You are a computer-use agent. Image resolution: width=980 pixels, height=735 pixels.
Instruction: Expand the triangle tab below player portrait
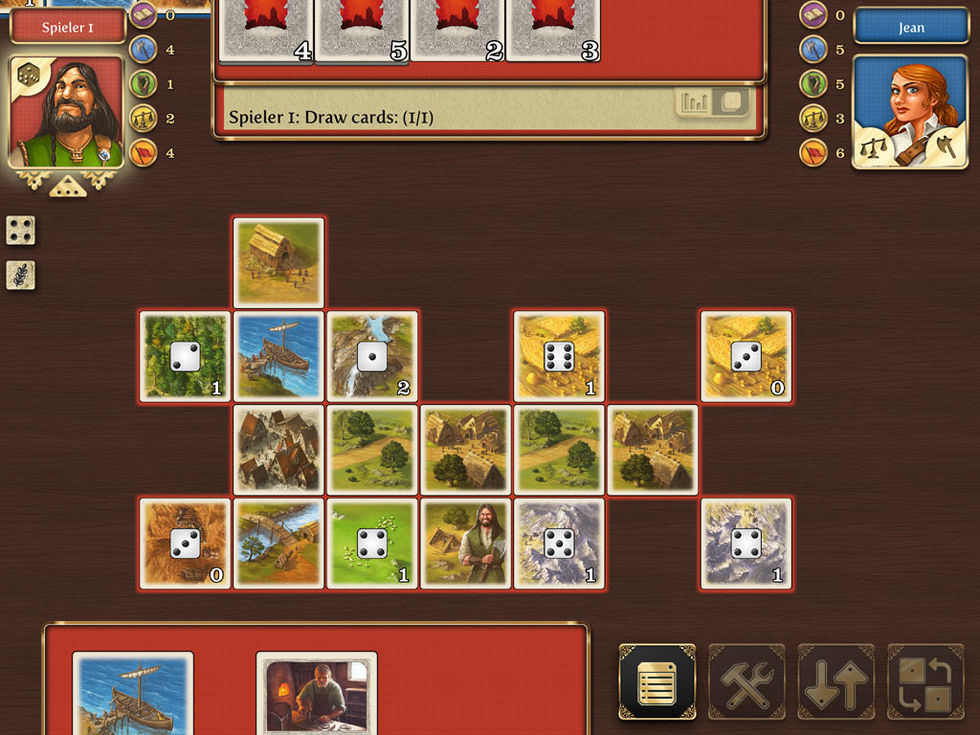point(67,187)
